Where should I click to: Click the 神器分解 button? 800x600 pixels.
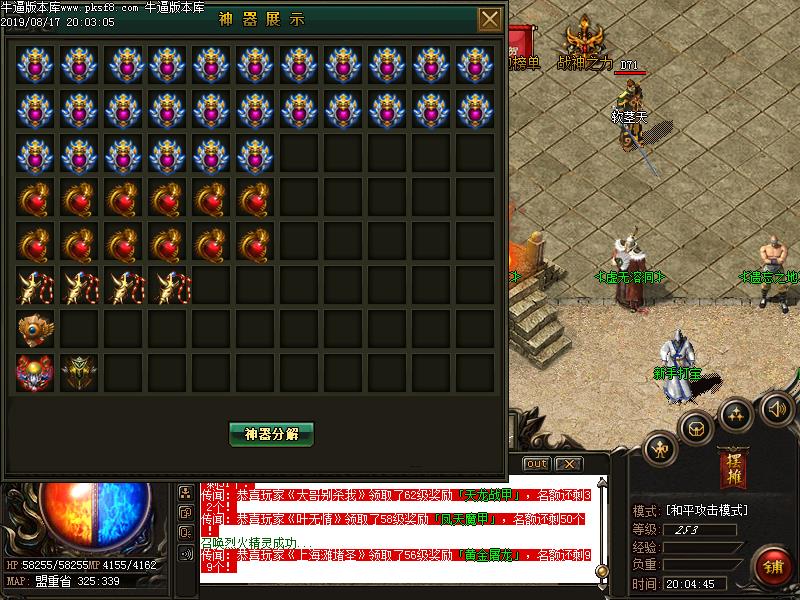tap(272, 434)
